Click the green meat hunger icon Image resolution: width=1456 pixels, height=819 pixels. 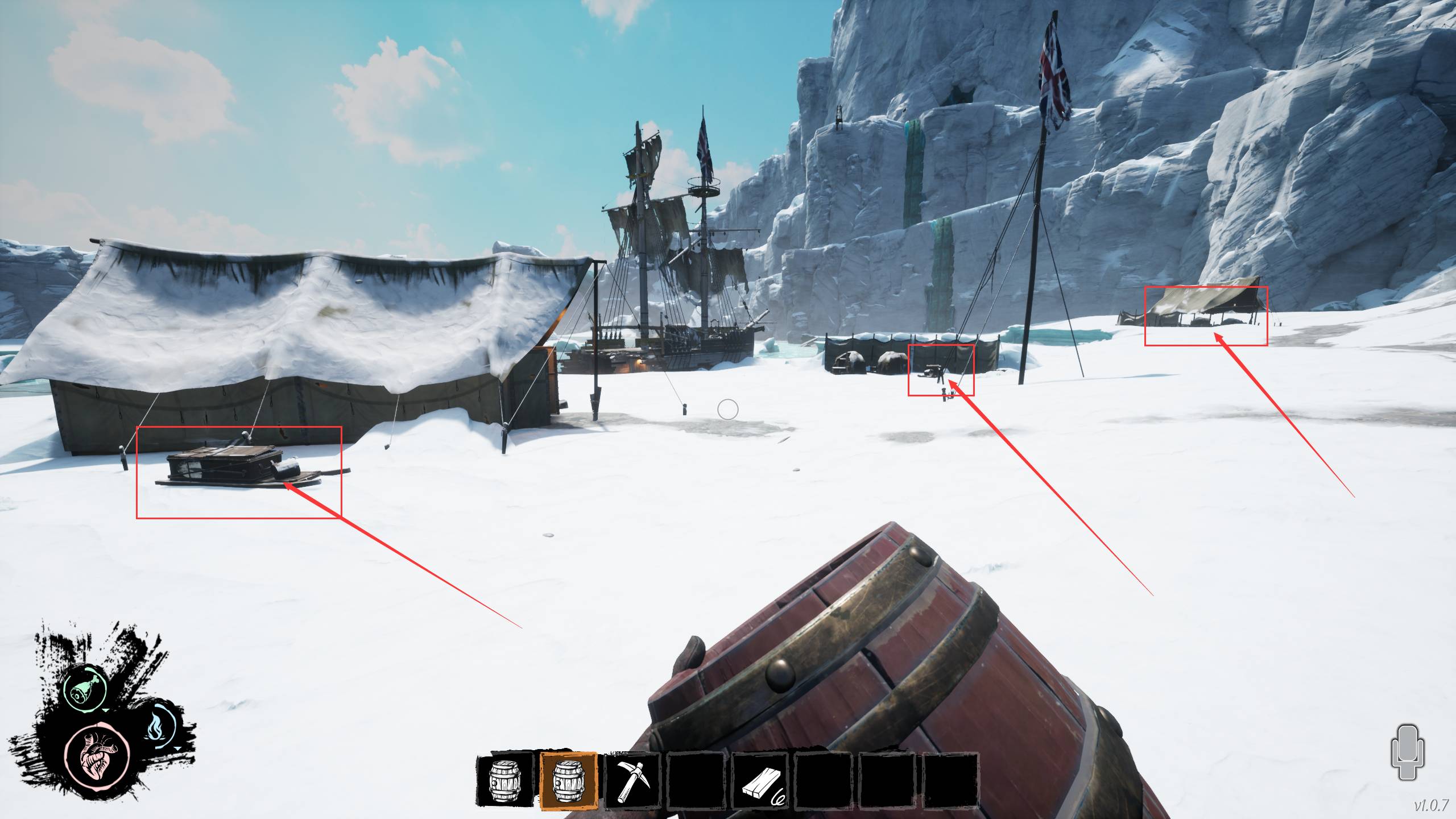click(x=85, y=688)
